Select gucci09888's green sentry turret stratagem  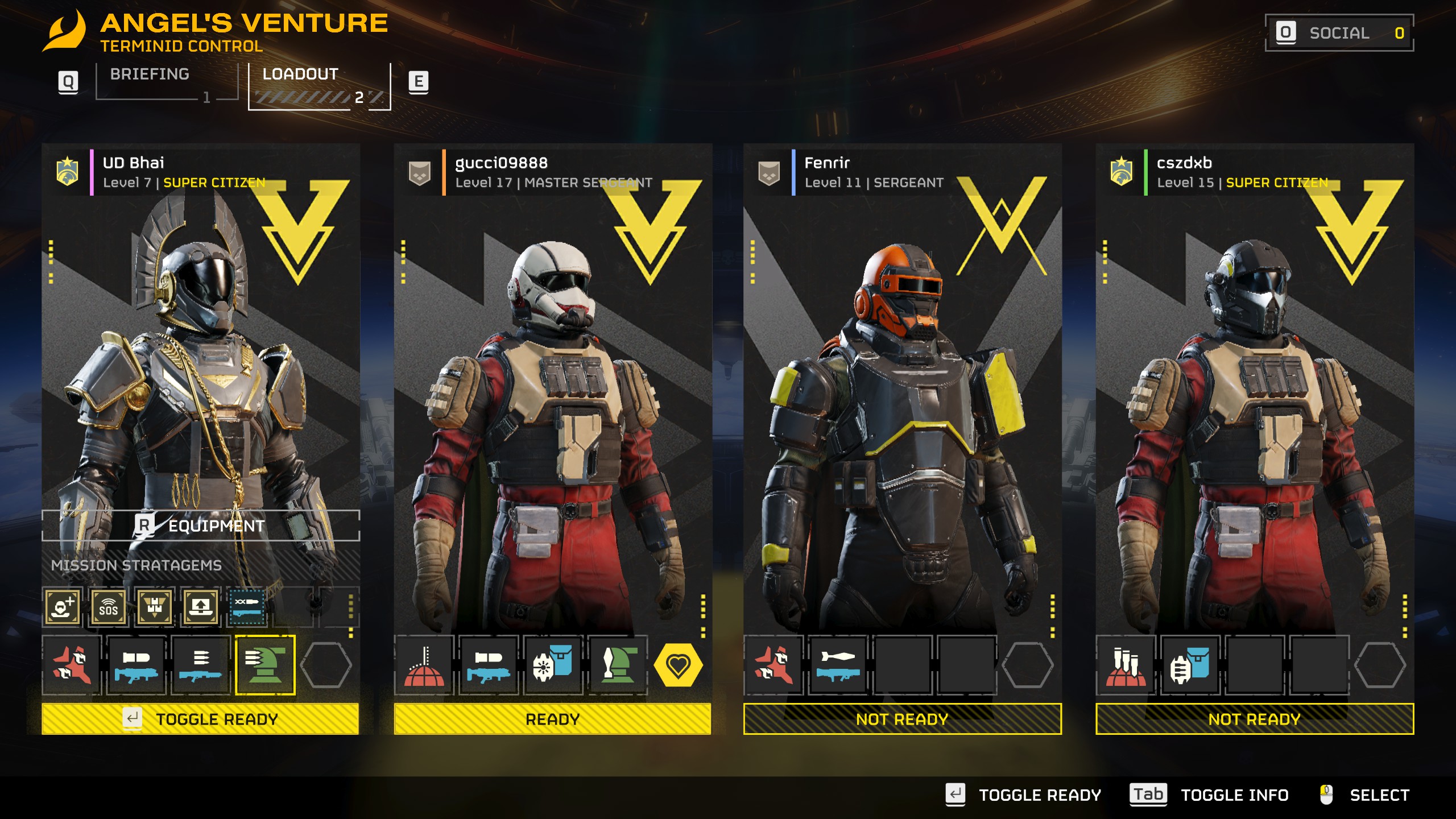click(x=618, y=665)
